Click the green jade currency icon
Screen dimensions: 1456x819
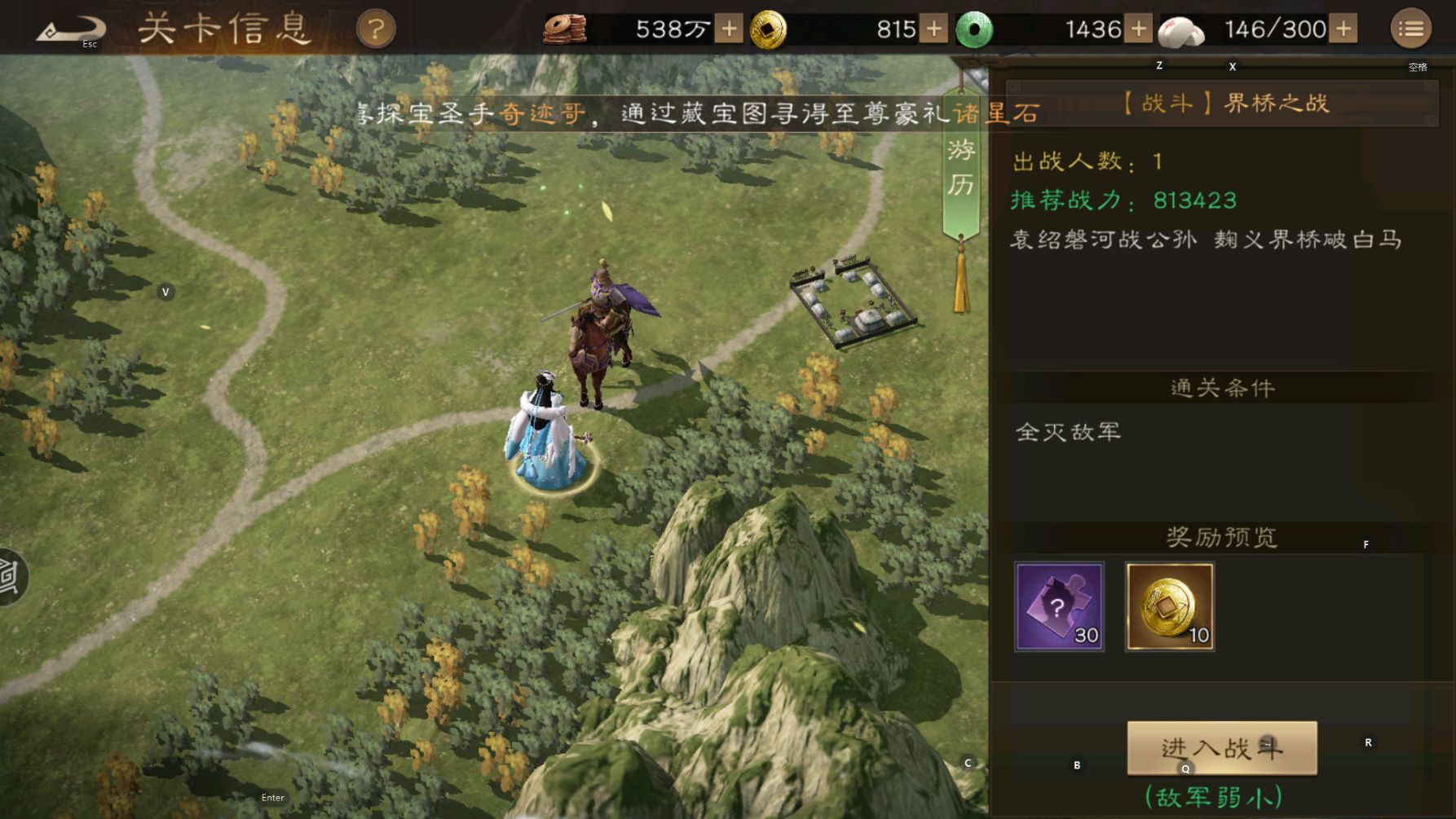(973, 29)
